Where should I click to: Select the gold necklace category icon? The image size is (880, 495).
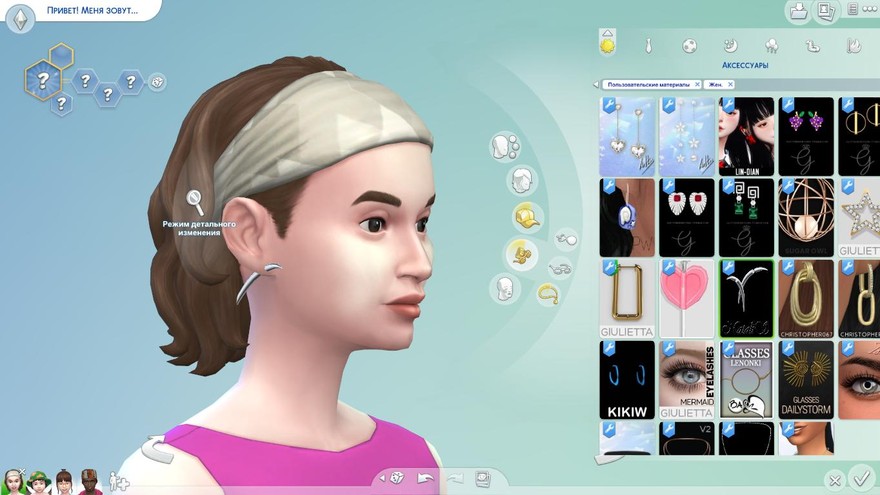click(548, 293)
